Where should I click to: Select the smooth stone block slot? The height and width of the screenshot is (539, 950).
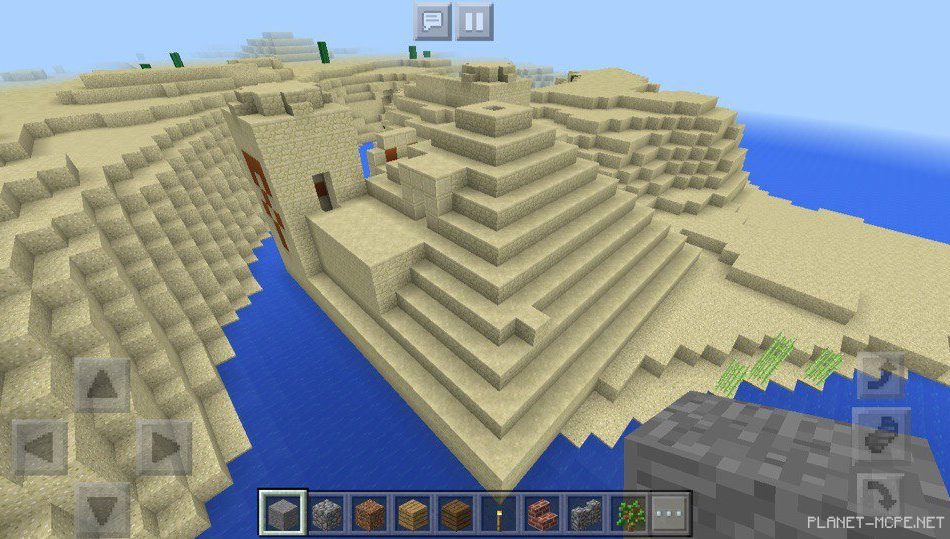(x=280, y=513)
